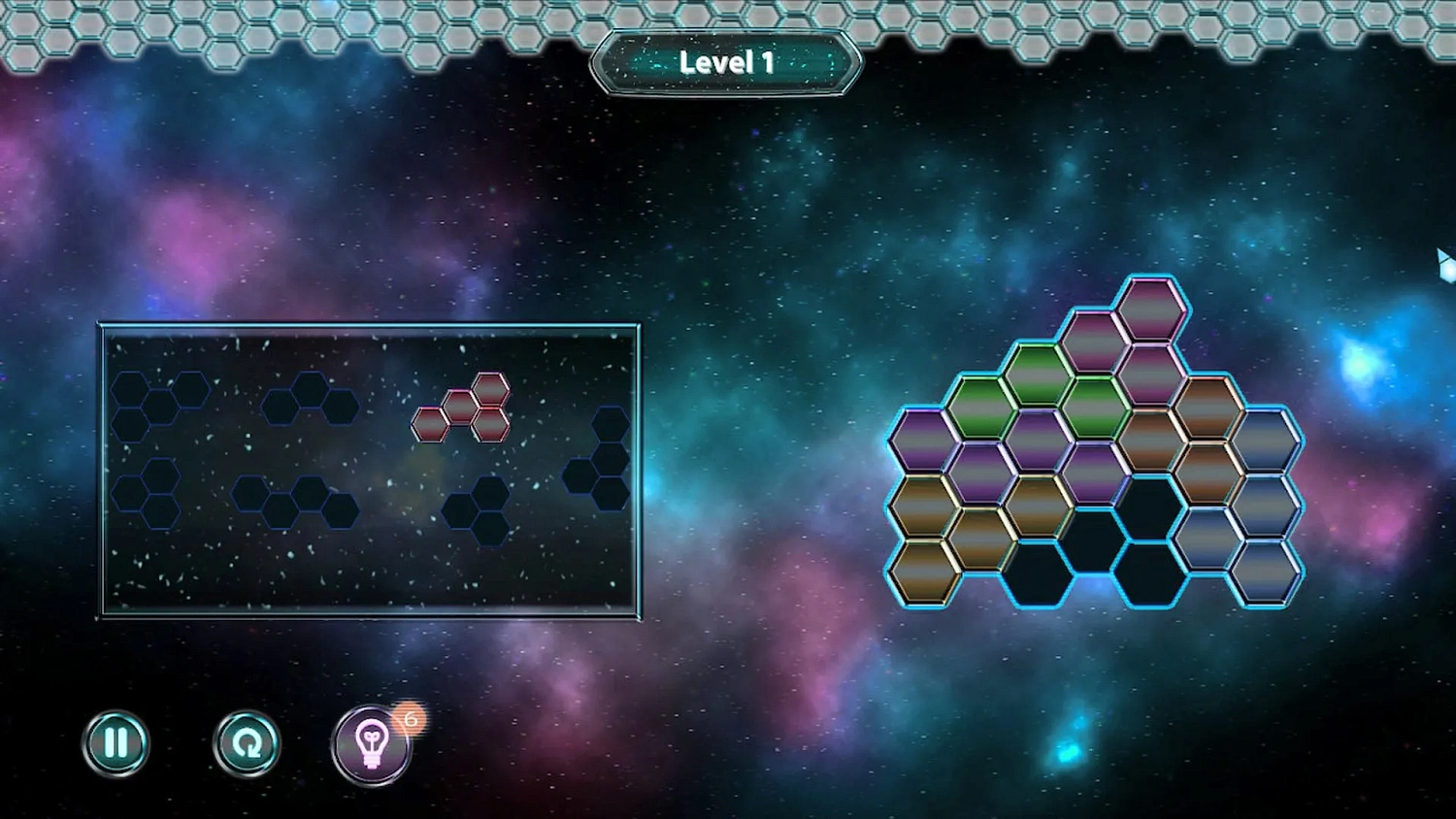Viewport: 1456px width, 819px height.
Task: Use a hint by clicking the lightbulb
Action: tap(373, 747)
